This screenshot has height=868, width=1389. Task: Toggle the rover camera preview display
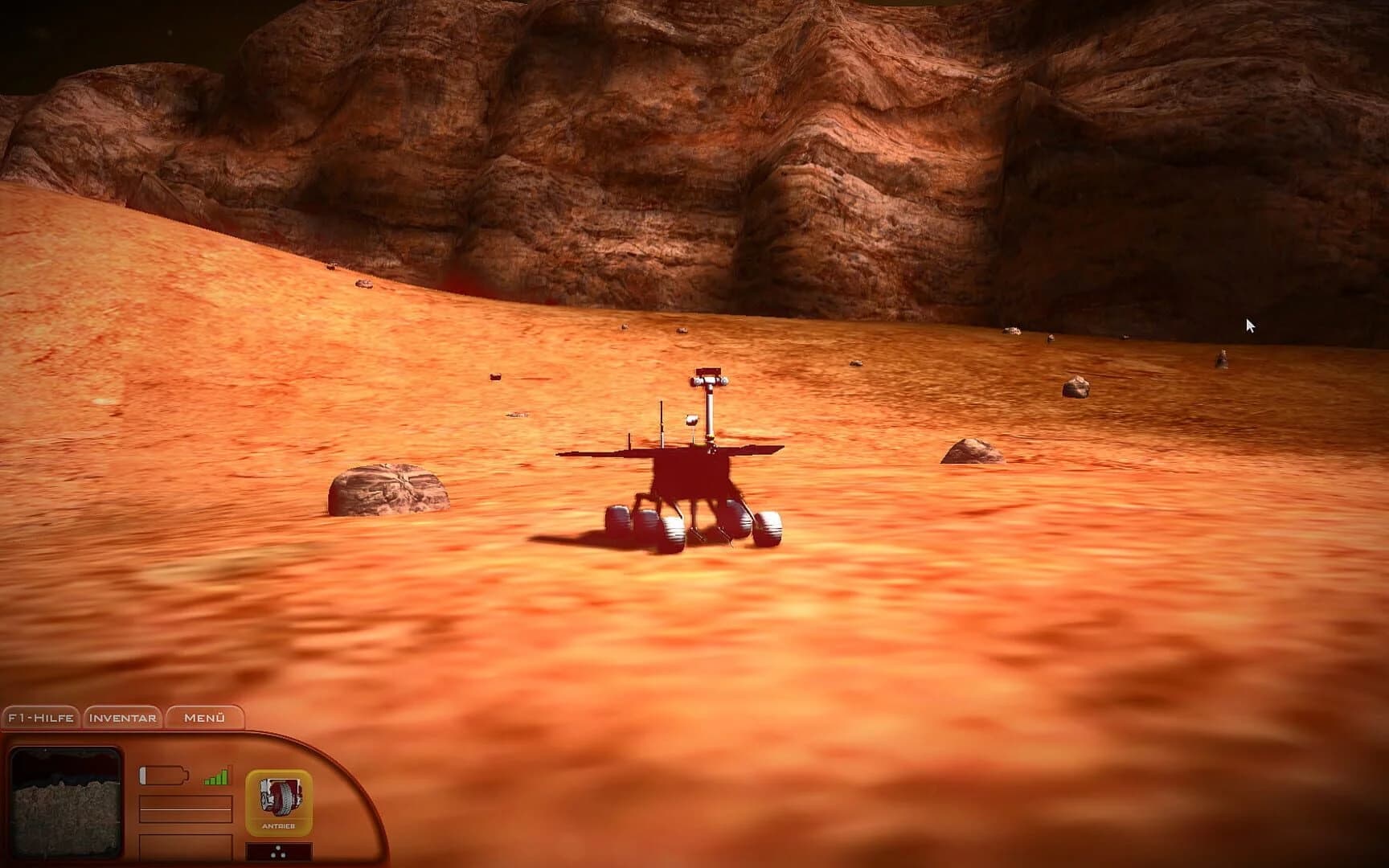[64, 804]
